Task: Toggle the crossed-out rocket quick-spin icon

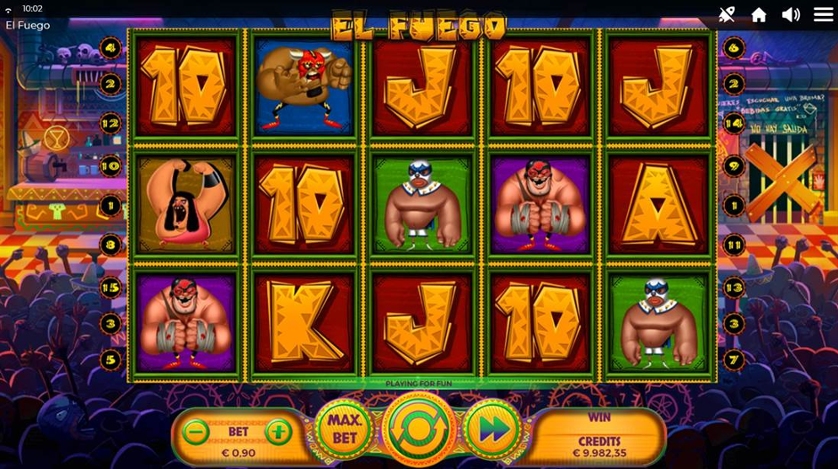Action: pyautogui.click(x=727, y=15)
